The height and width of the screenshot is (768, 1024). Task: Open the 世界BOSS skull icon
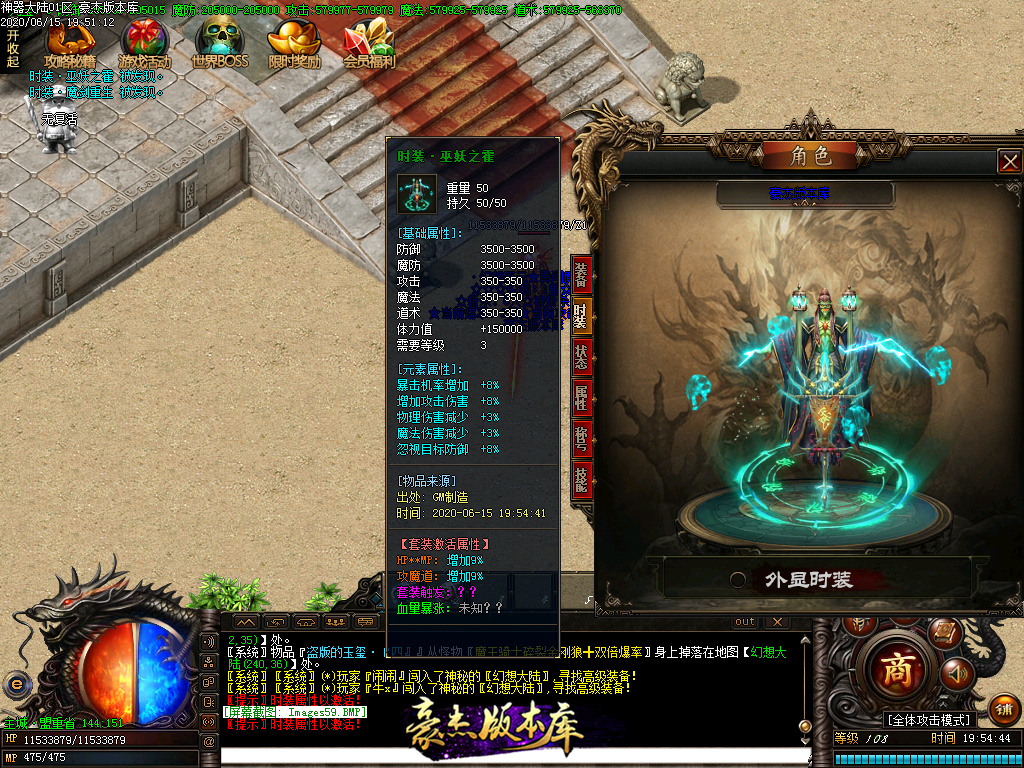219,44
